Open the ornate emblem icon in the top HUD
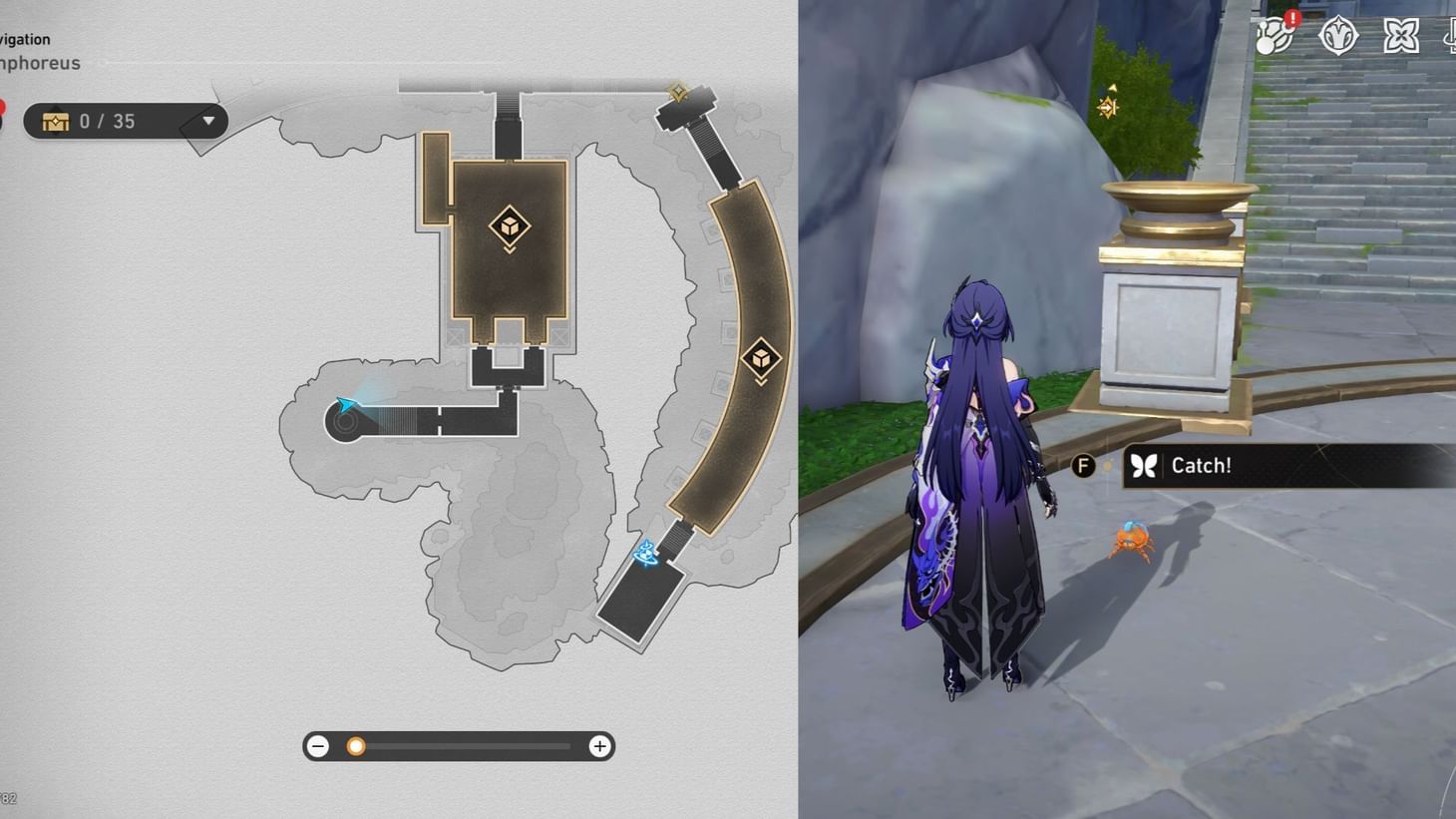1456x819 pixels. pyautogui.click(x=1337, y=35)
